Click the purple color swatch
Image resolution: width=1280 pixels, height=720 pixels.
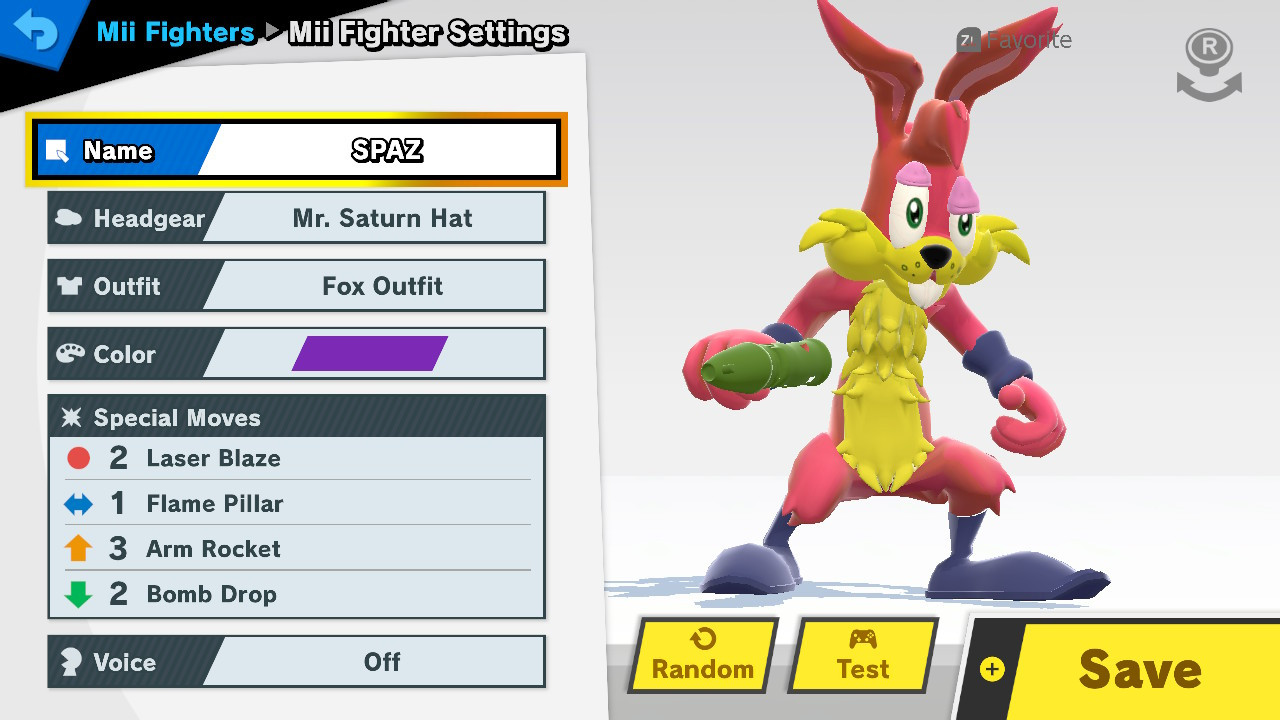point(370,353)
